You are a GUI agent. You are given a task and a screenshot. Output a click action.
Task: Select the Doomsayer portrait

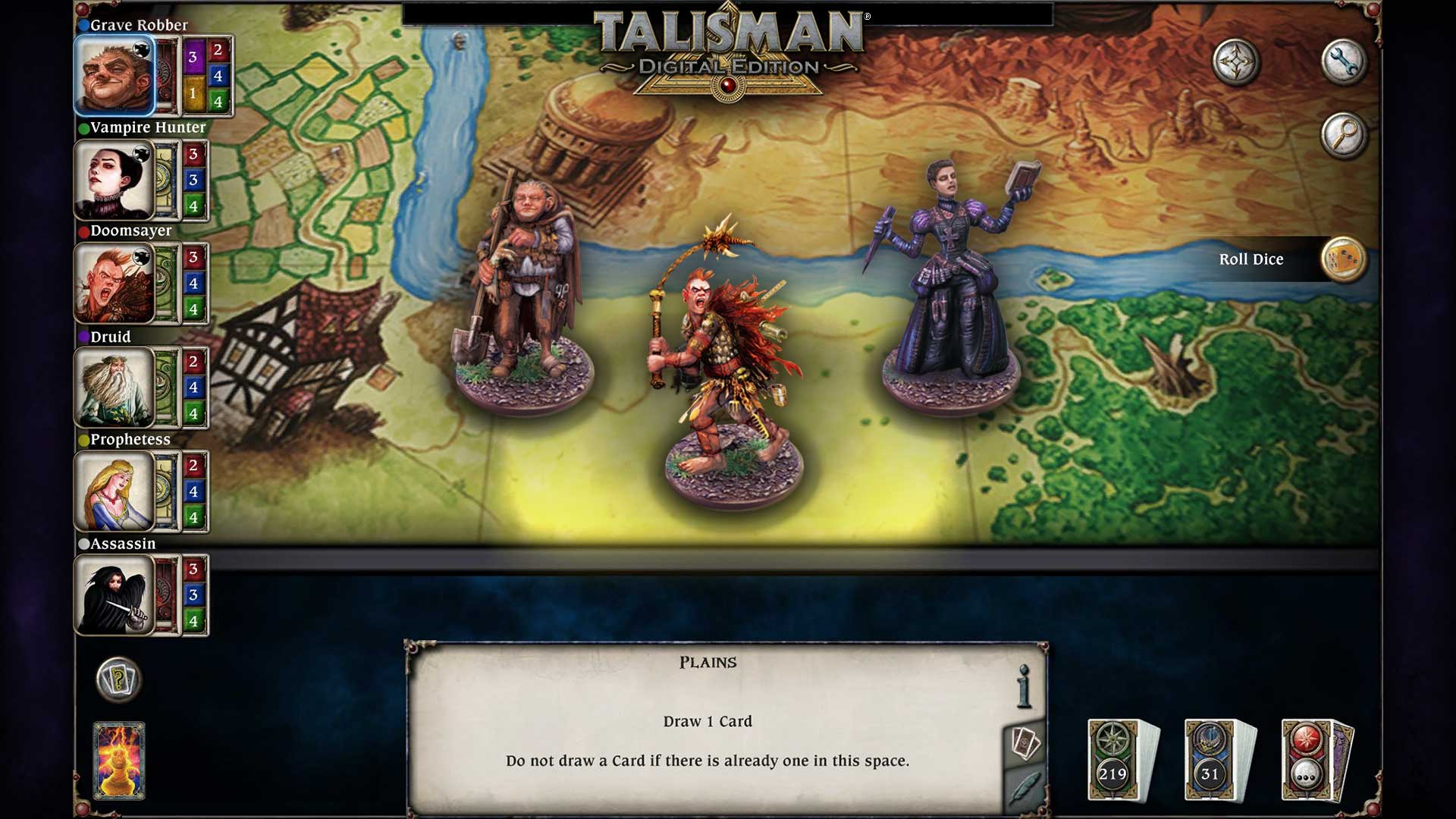[115, 283]
